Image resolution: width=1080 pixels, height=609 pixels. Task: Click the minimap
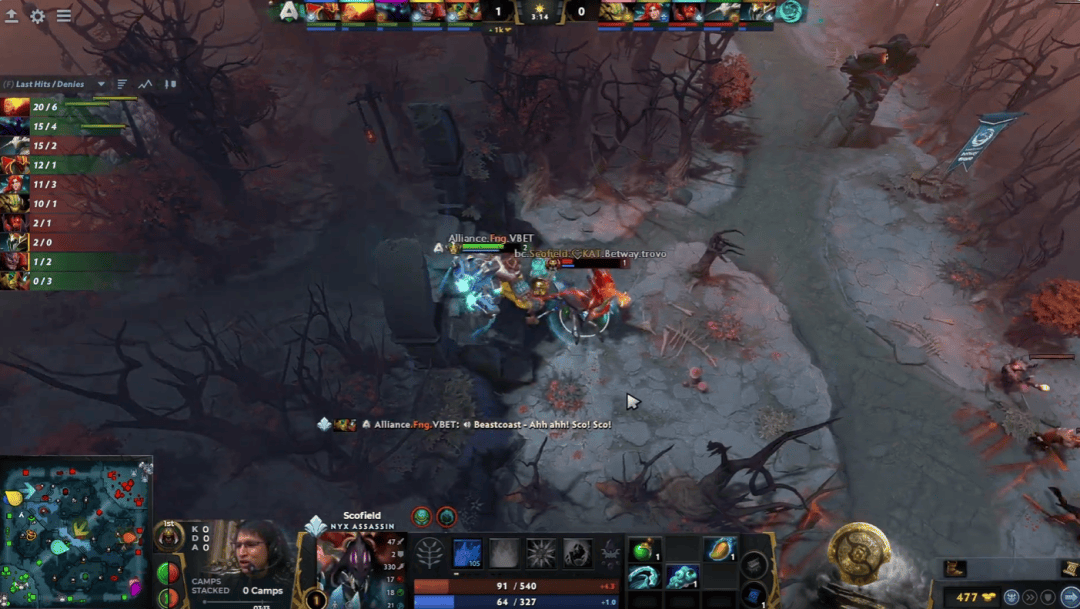(x=76, y=532)
